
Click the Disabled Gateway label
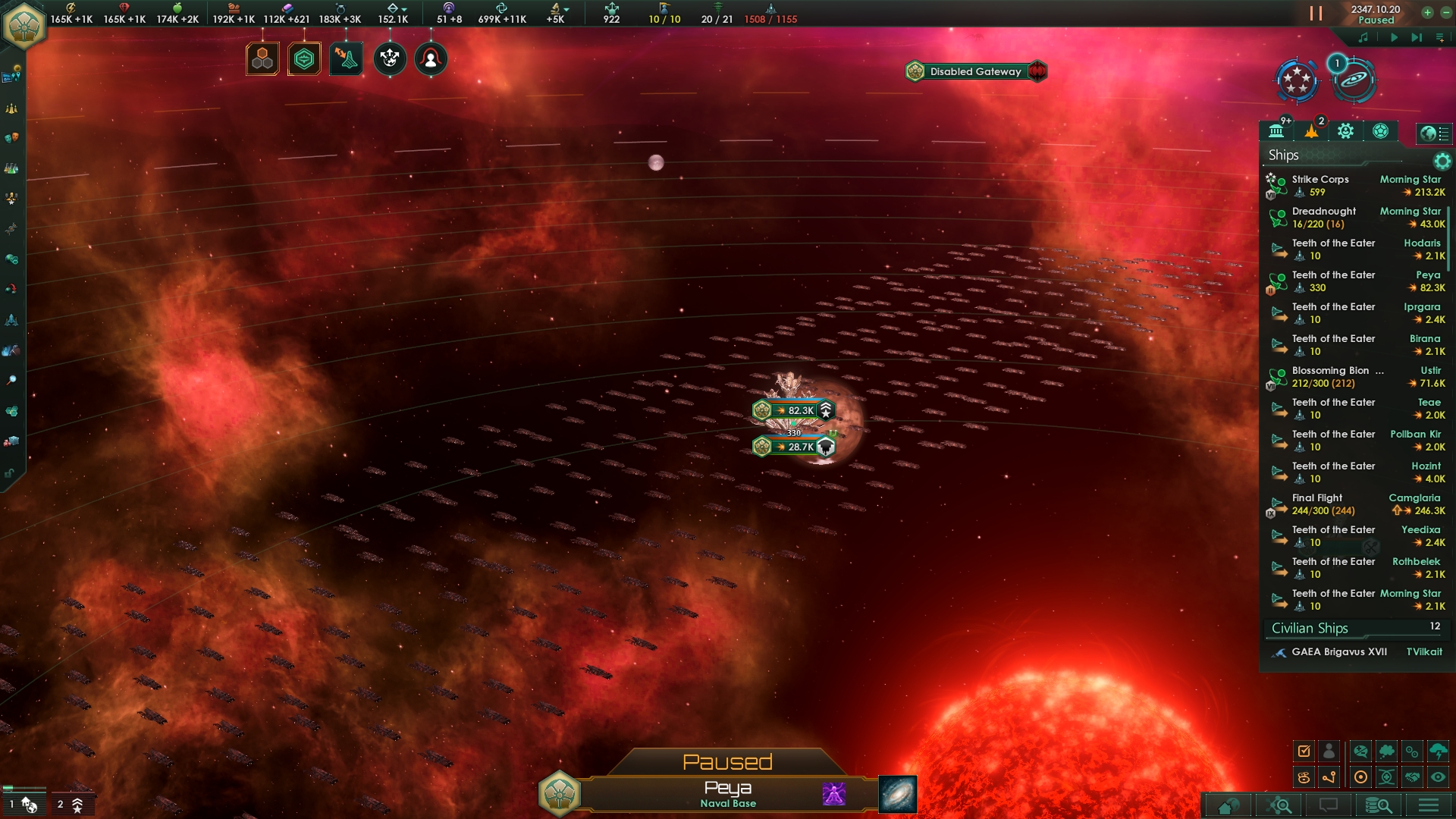tap(975, 71)
